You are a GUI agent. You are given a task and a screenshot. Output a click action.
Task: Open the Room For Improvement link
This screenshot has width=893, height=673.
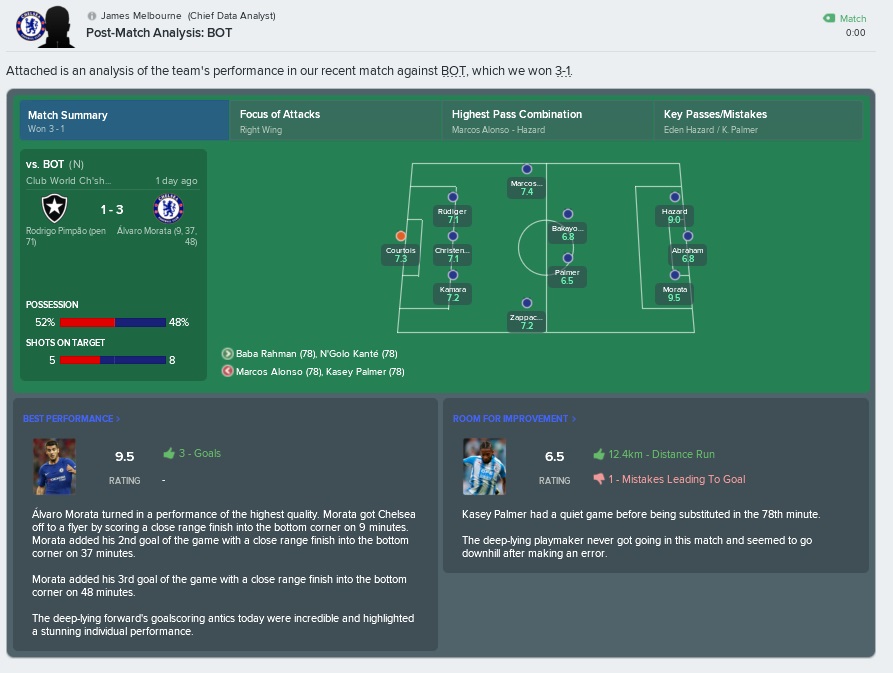pyautogui.click(x=514, y=419)
